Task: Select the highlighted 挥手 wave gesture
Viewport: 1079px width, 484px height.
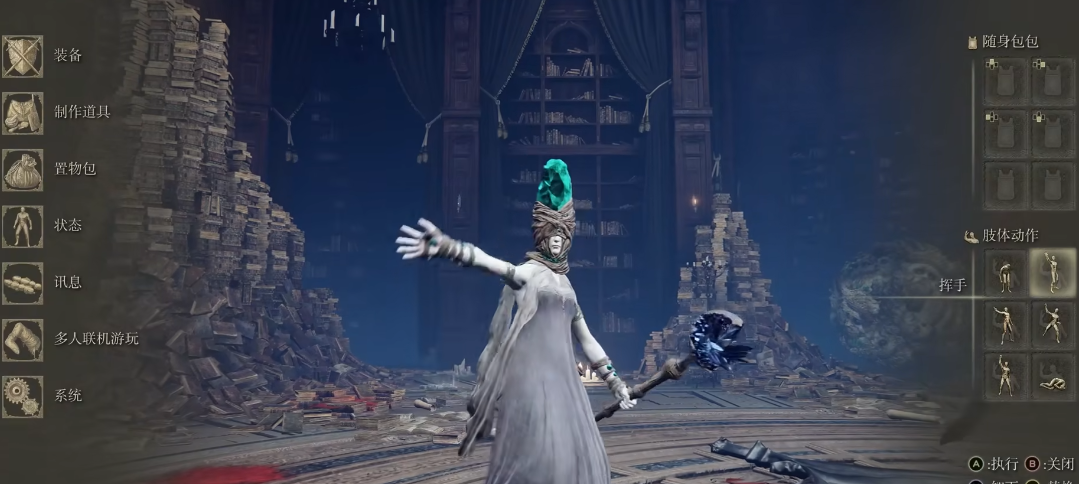Action: pyautogui.click(x=1053, y=272)
